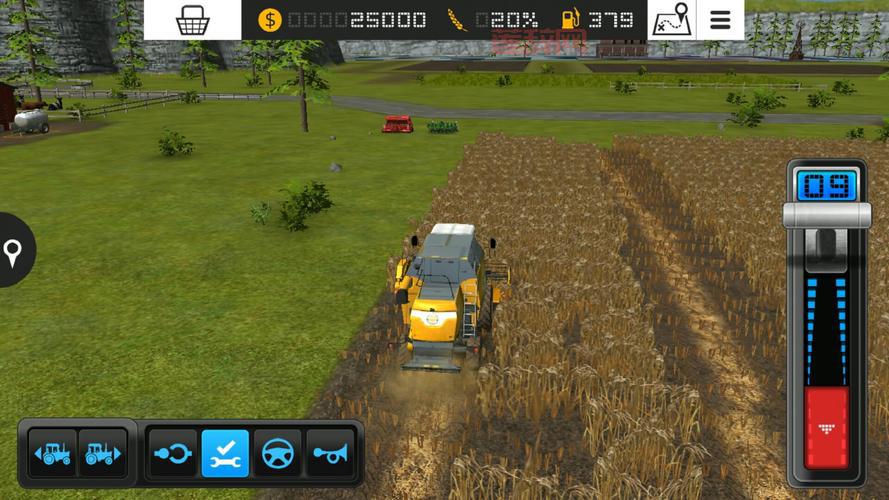Sound the horn button
This screenshot has width=889, height=500.
point(329,453)
